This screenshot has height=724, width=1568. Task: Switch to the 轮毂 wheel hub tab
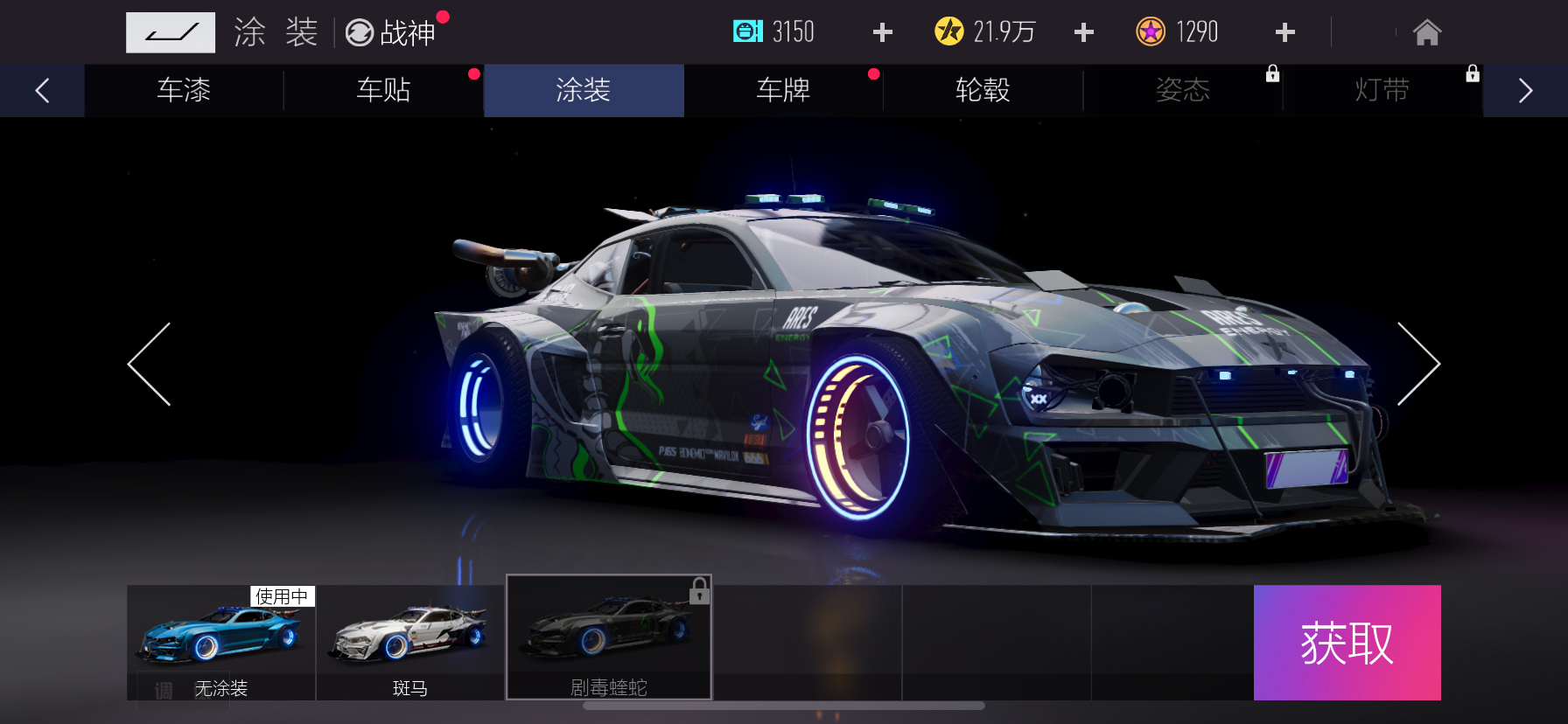point(983,90)
